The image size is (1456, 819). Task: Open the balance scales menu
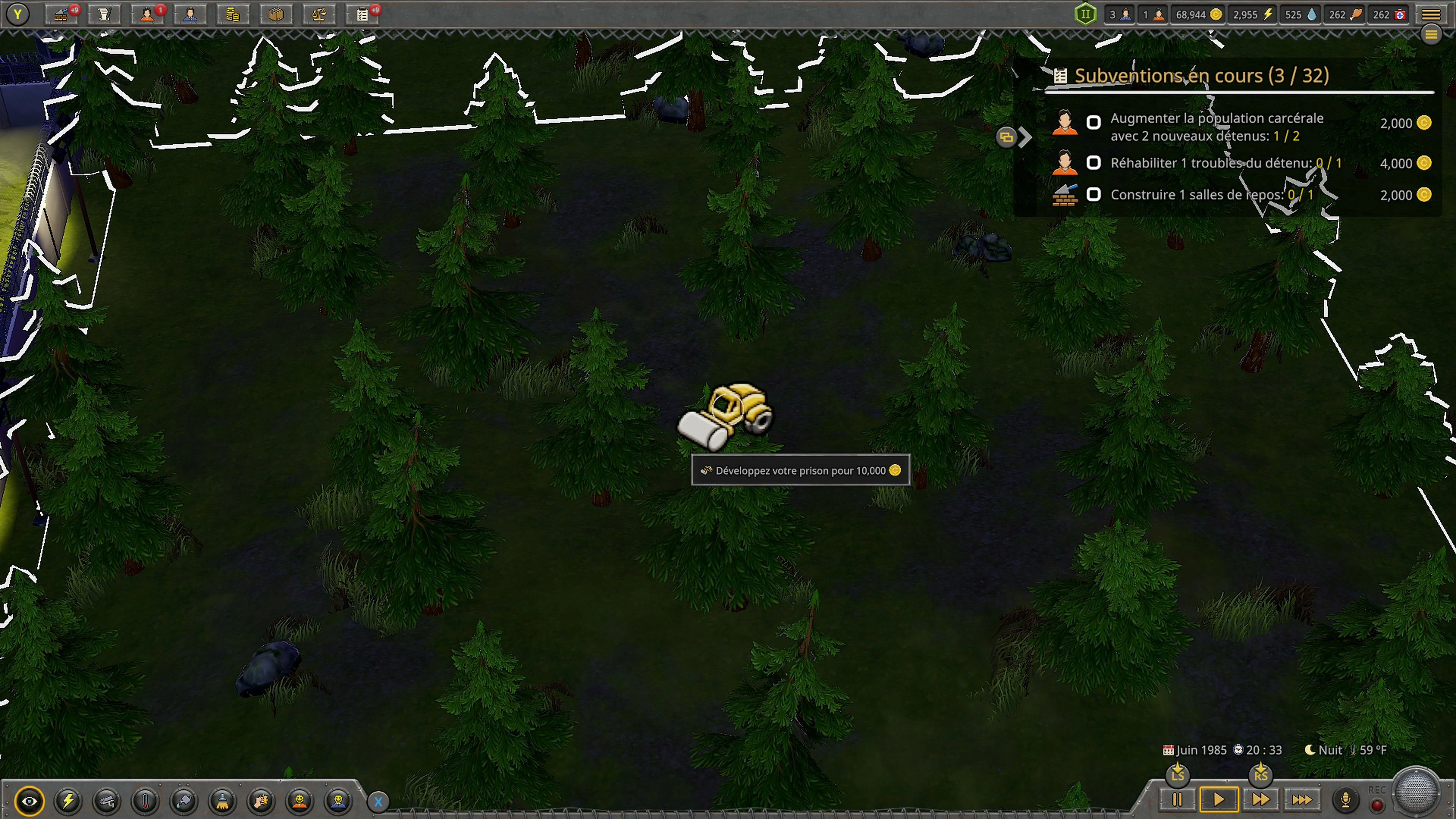coord(319,15)
